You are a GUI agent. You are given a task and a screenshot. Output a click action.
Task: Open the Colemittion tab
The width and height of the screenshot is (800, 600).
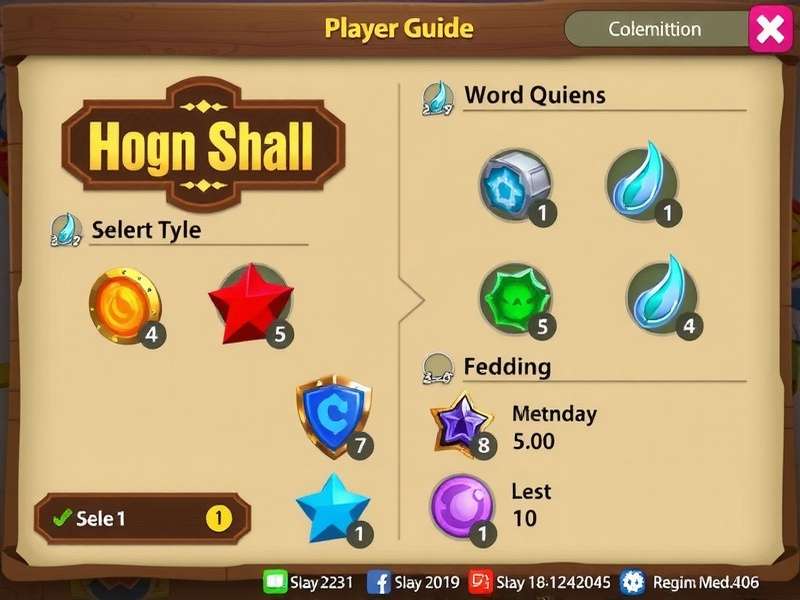655,30
